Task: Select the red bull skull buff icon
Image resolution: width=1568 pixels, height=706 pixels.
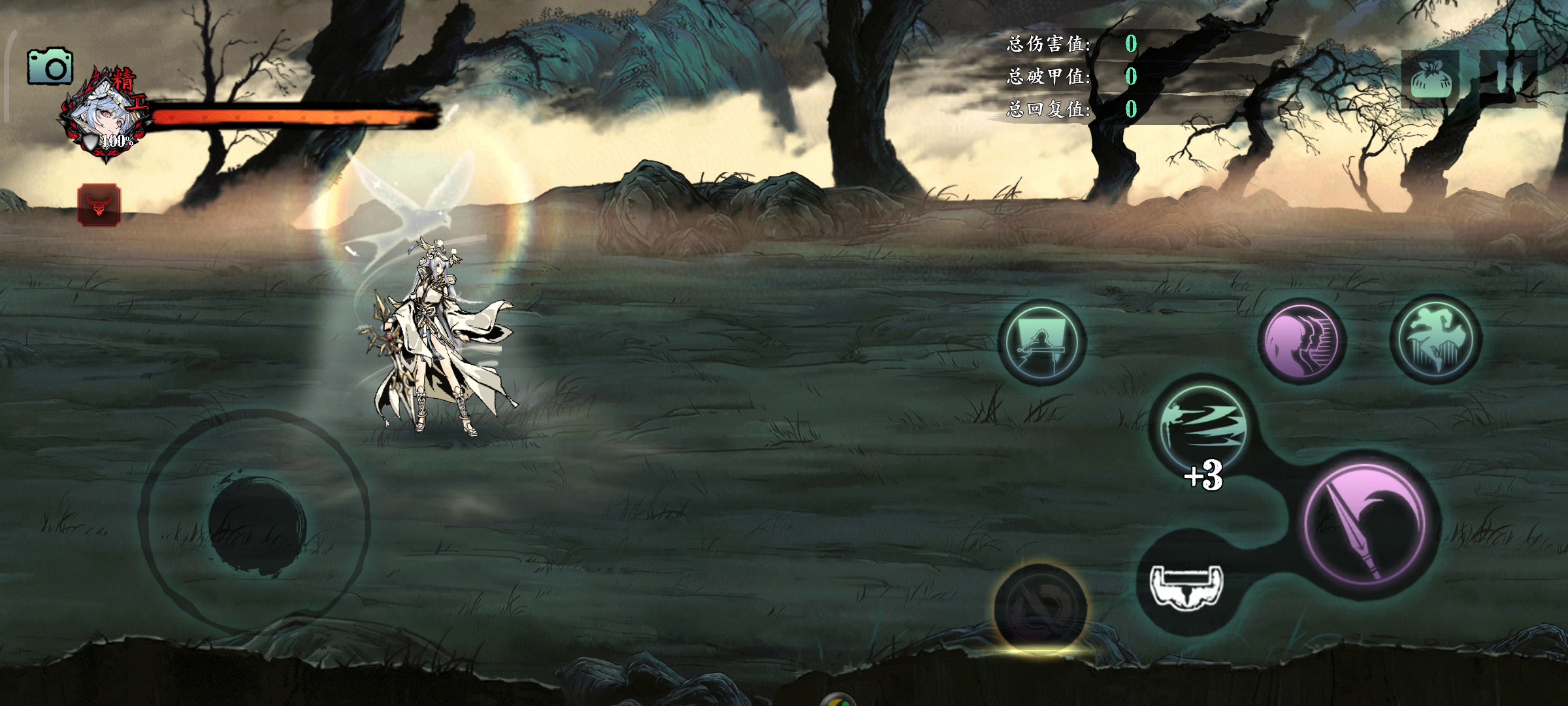Action: (99, 205)
